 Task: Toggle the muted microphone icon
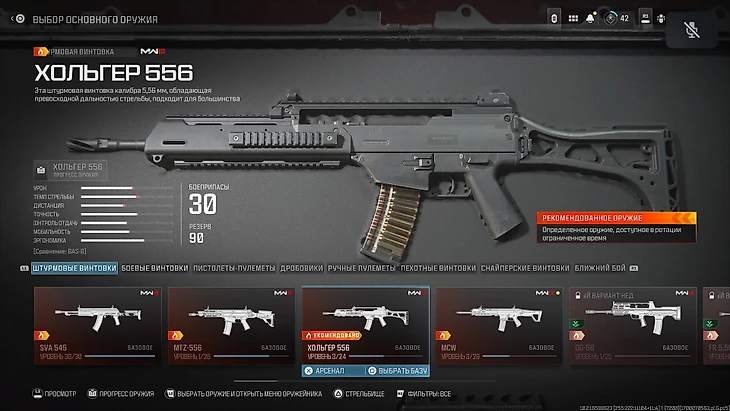tap(693, 27)
